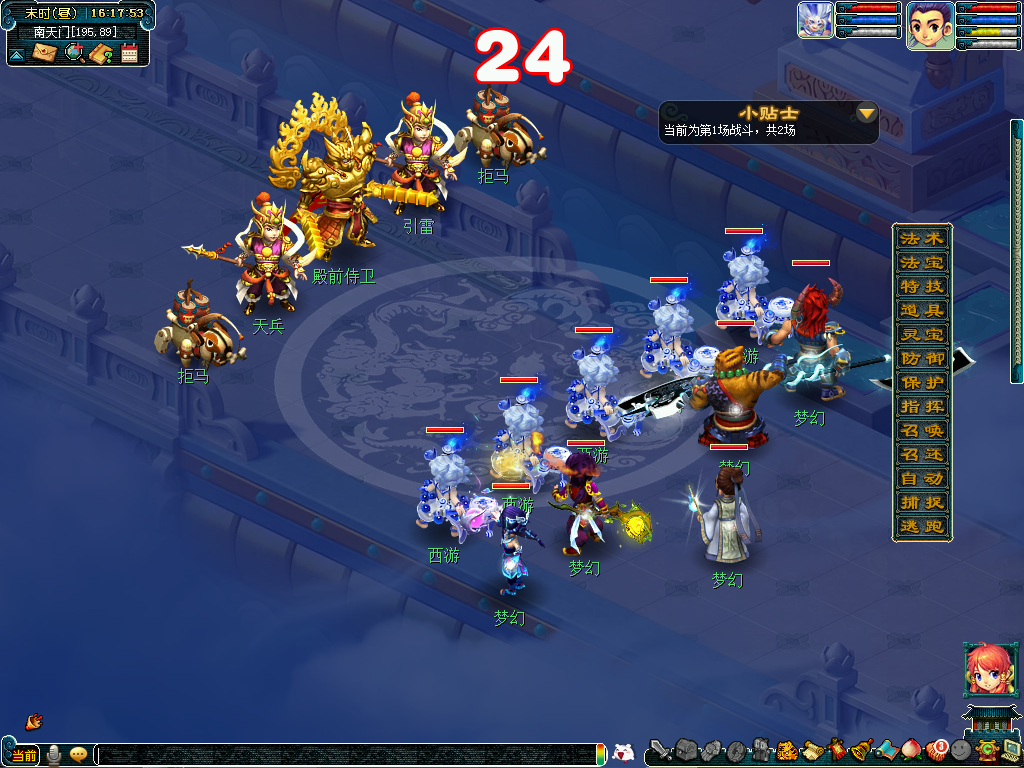Collapse the 小贴士 tips panel arrow
The width and height of the screenshot is (1024, 768).
[866, 113]
